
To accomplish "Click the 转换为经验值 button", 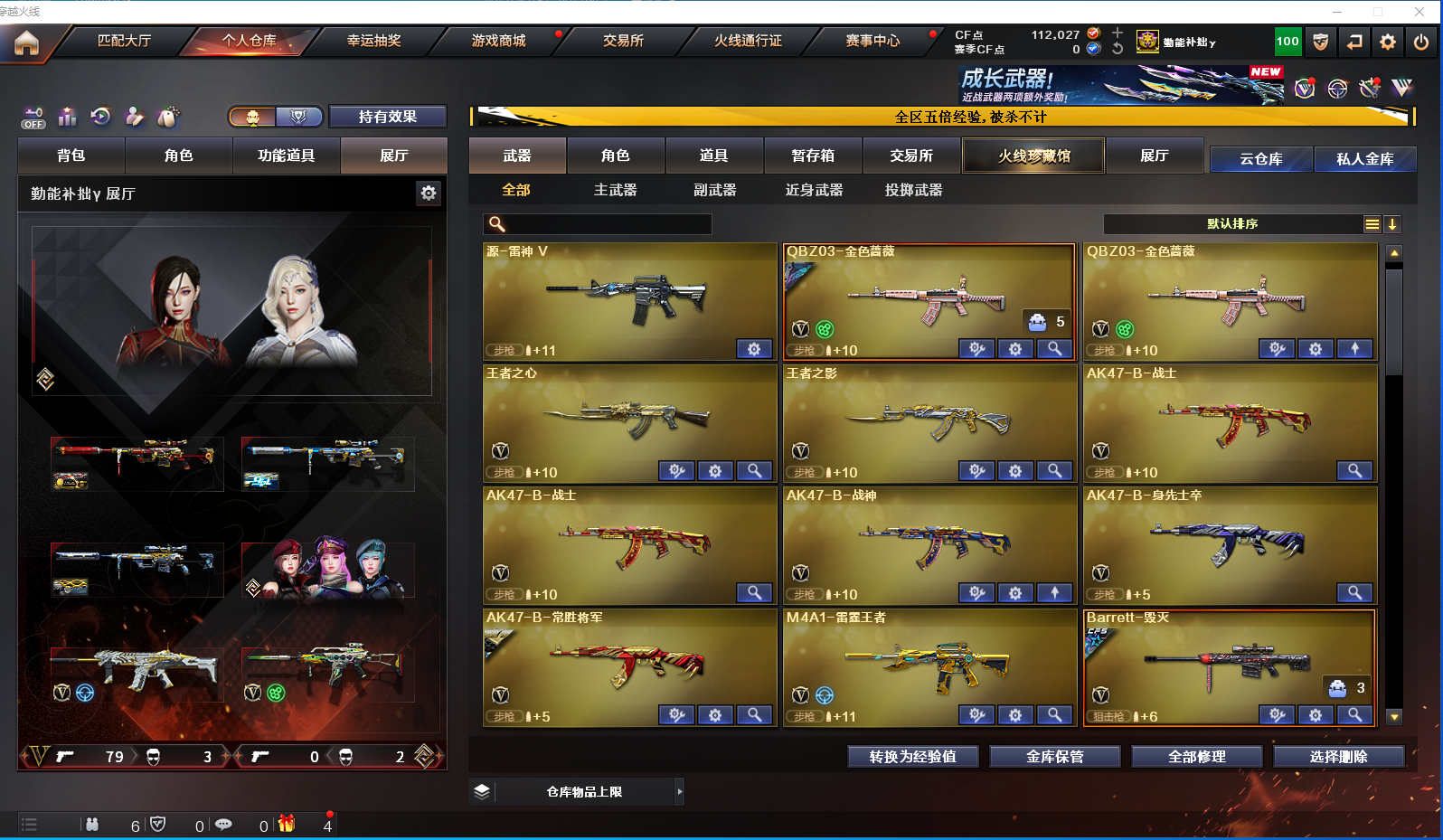I will point(912,757).
